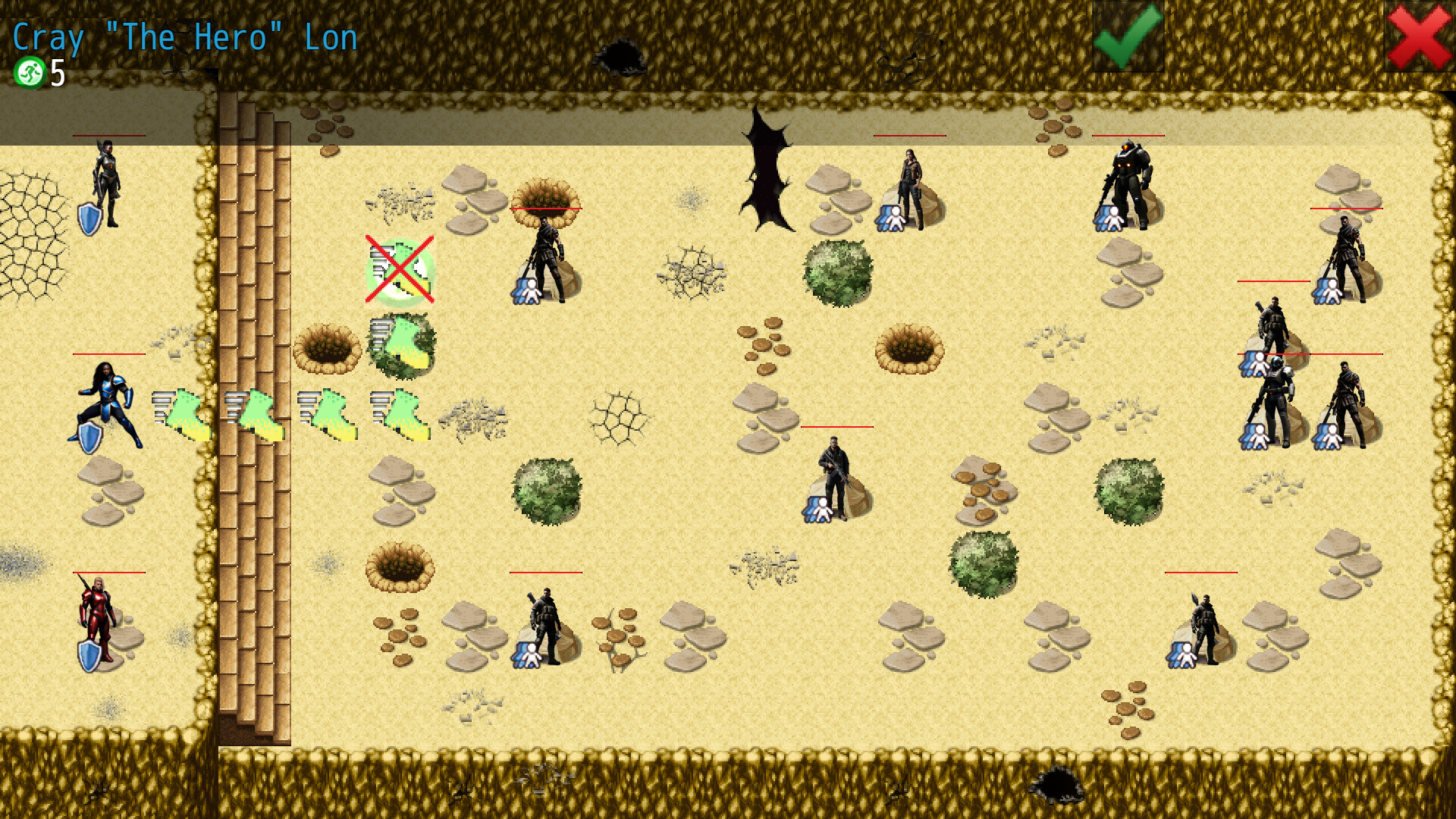The image size is (1456, 819).
Task: Select the crossed-out red X movement tile
Action: pos(398,271)
